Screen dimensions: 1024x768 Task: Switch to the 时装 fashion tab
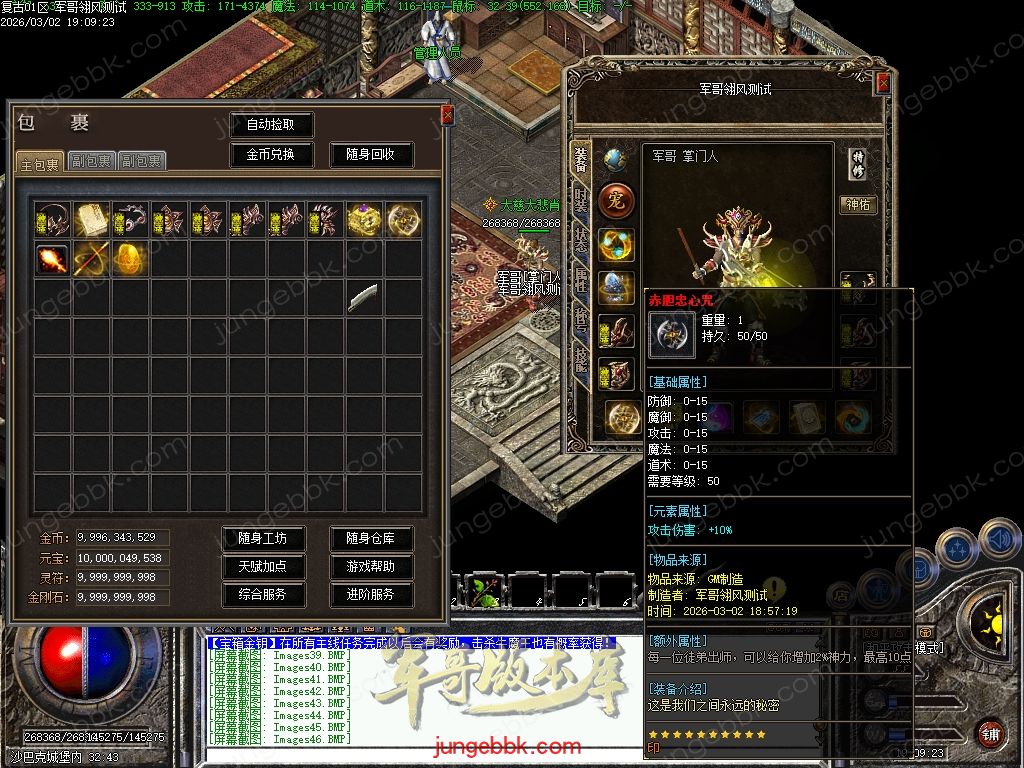tap(581, 198)
